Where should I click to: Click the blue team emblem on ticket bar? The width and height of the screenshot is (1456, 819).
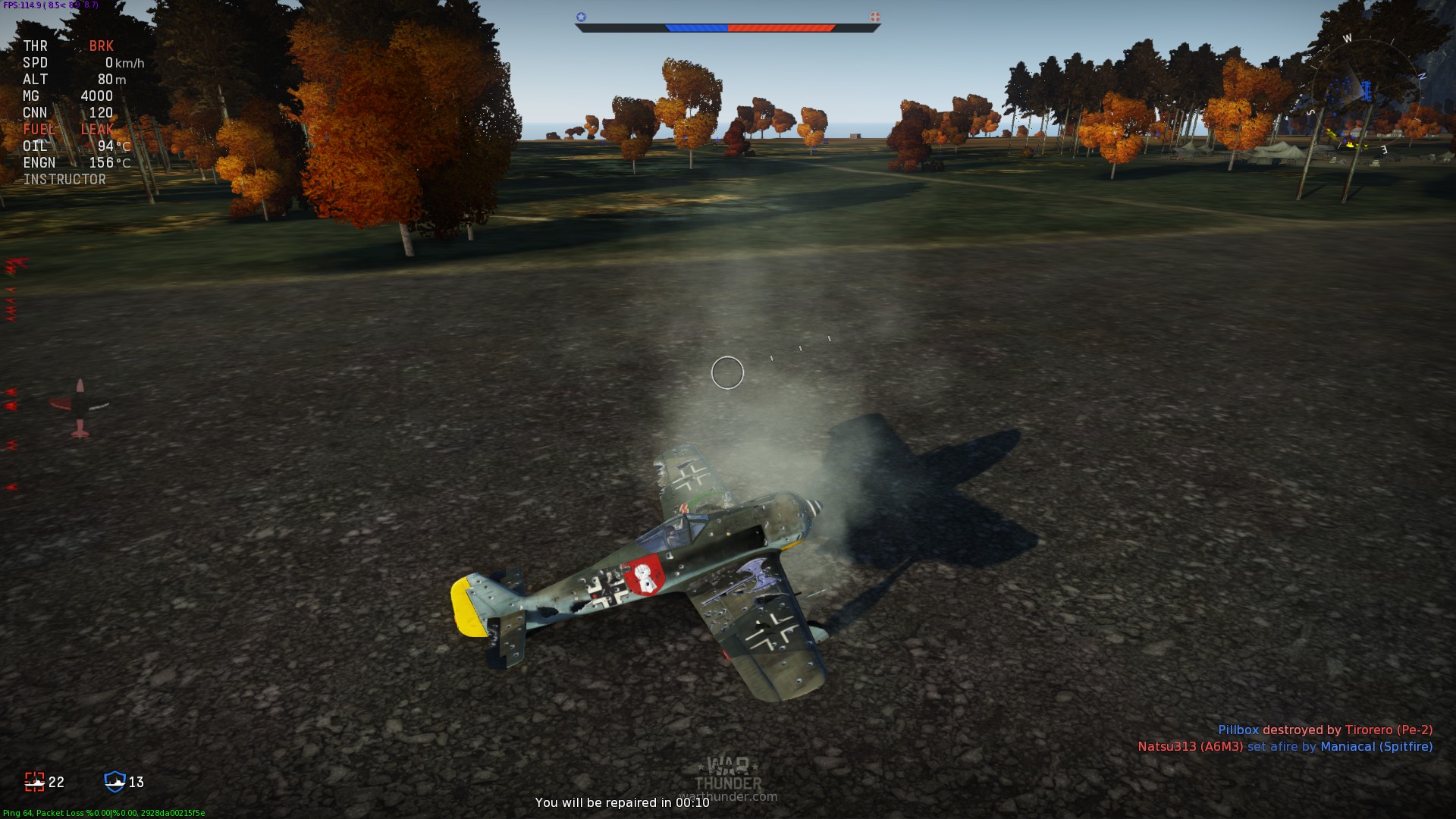(581, 17)
